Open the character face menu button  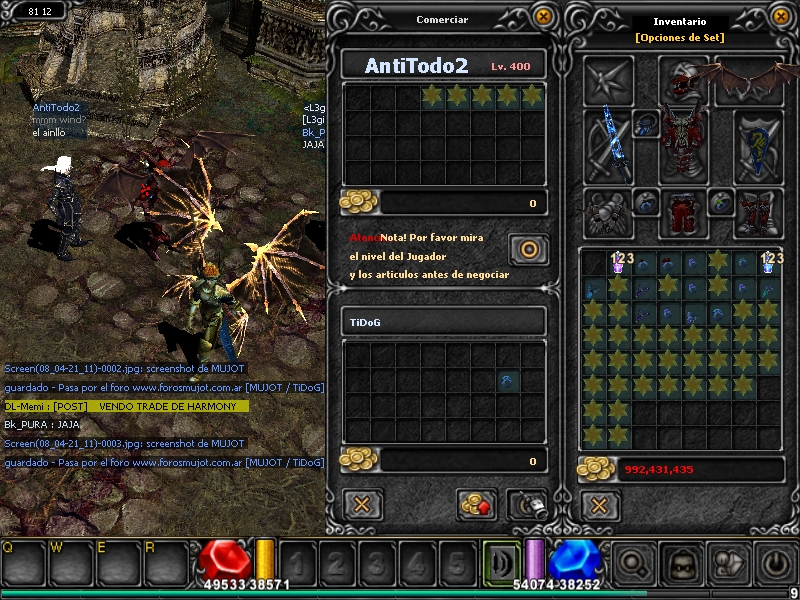tap(682, 563)
